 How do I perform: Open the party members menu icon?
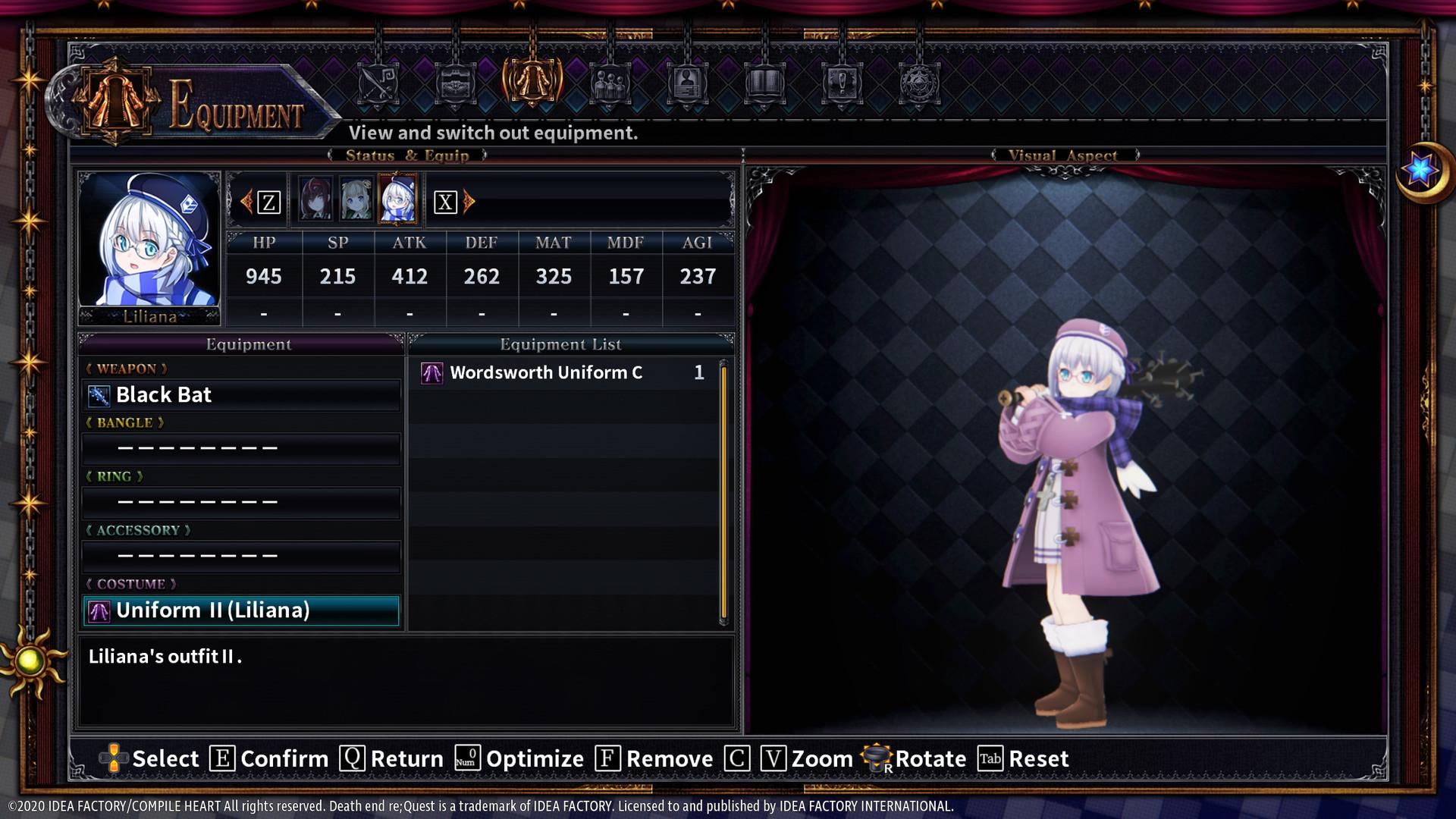coord(609,83)
